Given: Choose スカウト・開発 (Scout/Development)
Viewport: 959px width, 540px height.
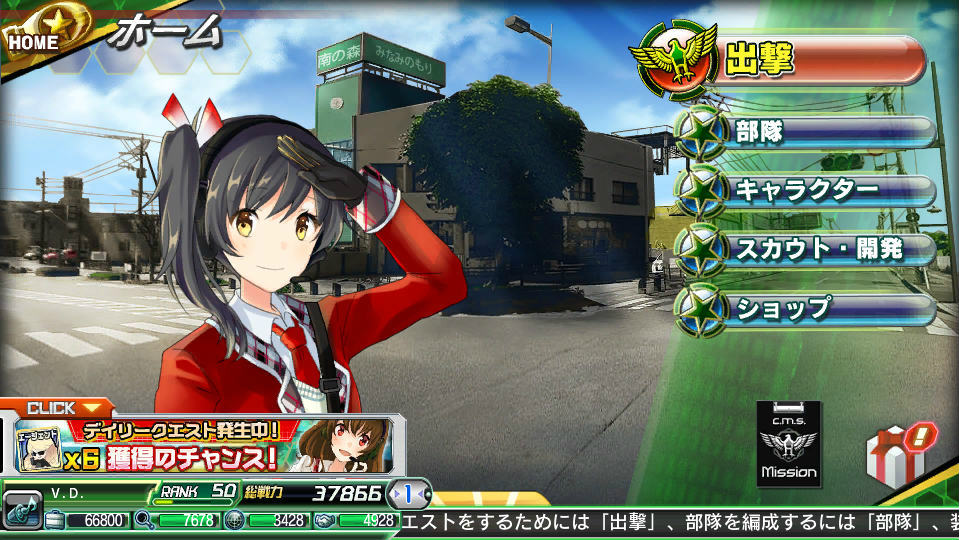Looking at the screenshot, I should tap(805, 248).
